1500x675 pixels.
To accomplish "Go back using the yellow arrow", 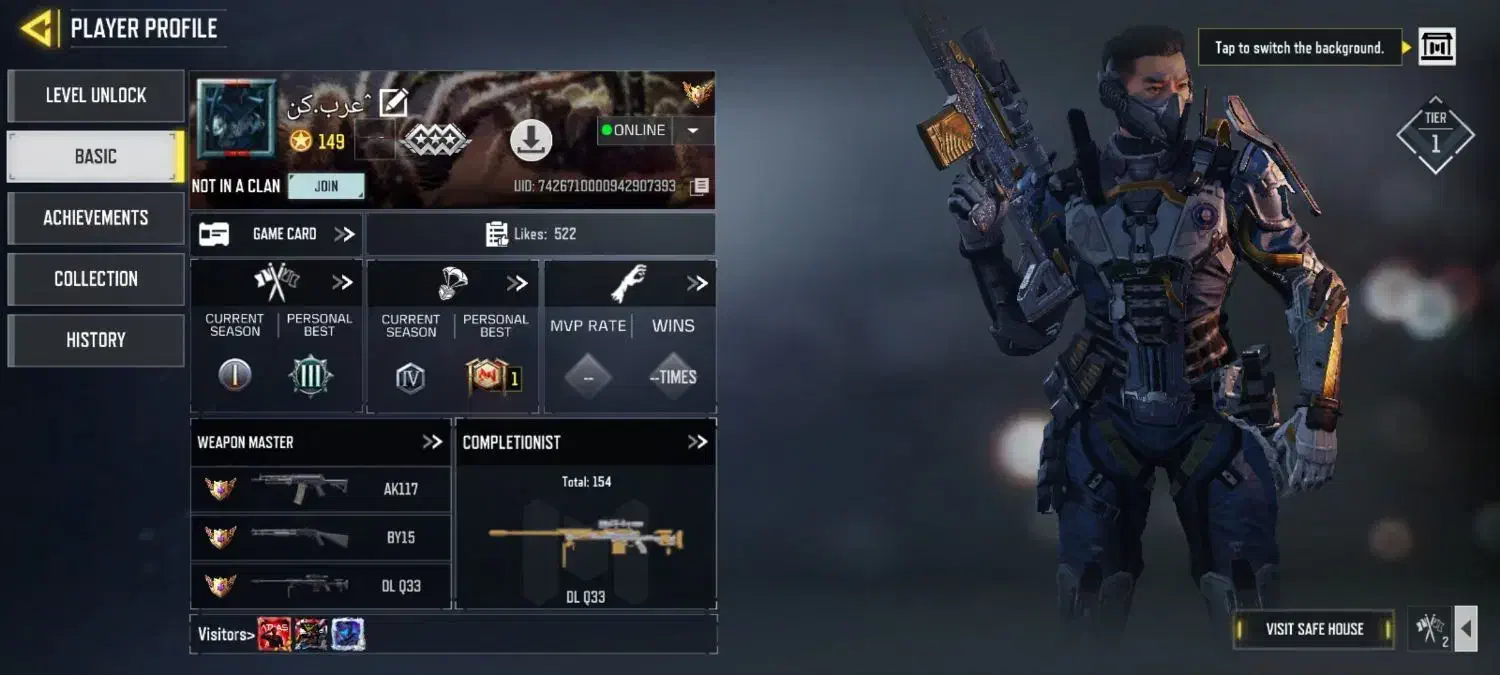I will [x=36, y=28].
